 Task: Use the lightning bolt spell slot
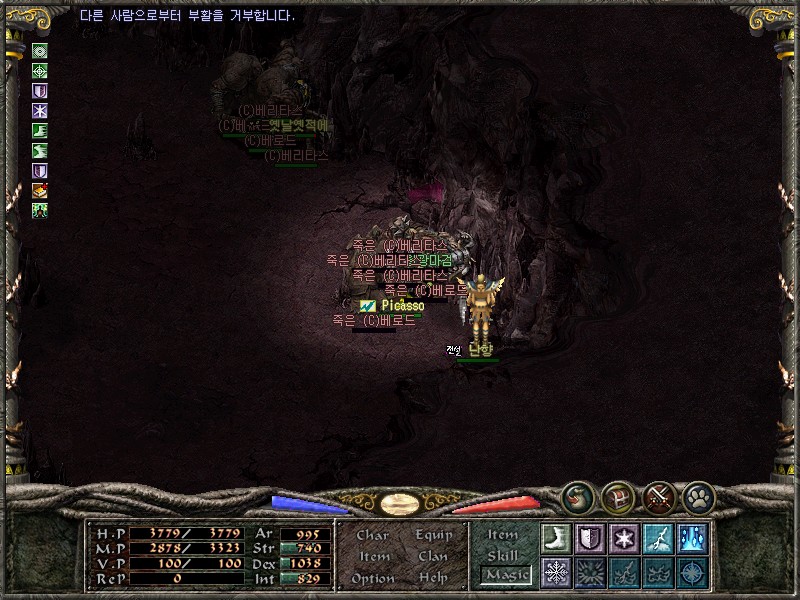click(658, 539)
